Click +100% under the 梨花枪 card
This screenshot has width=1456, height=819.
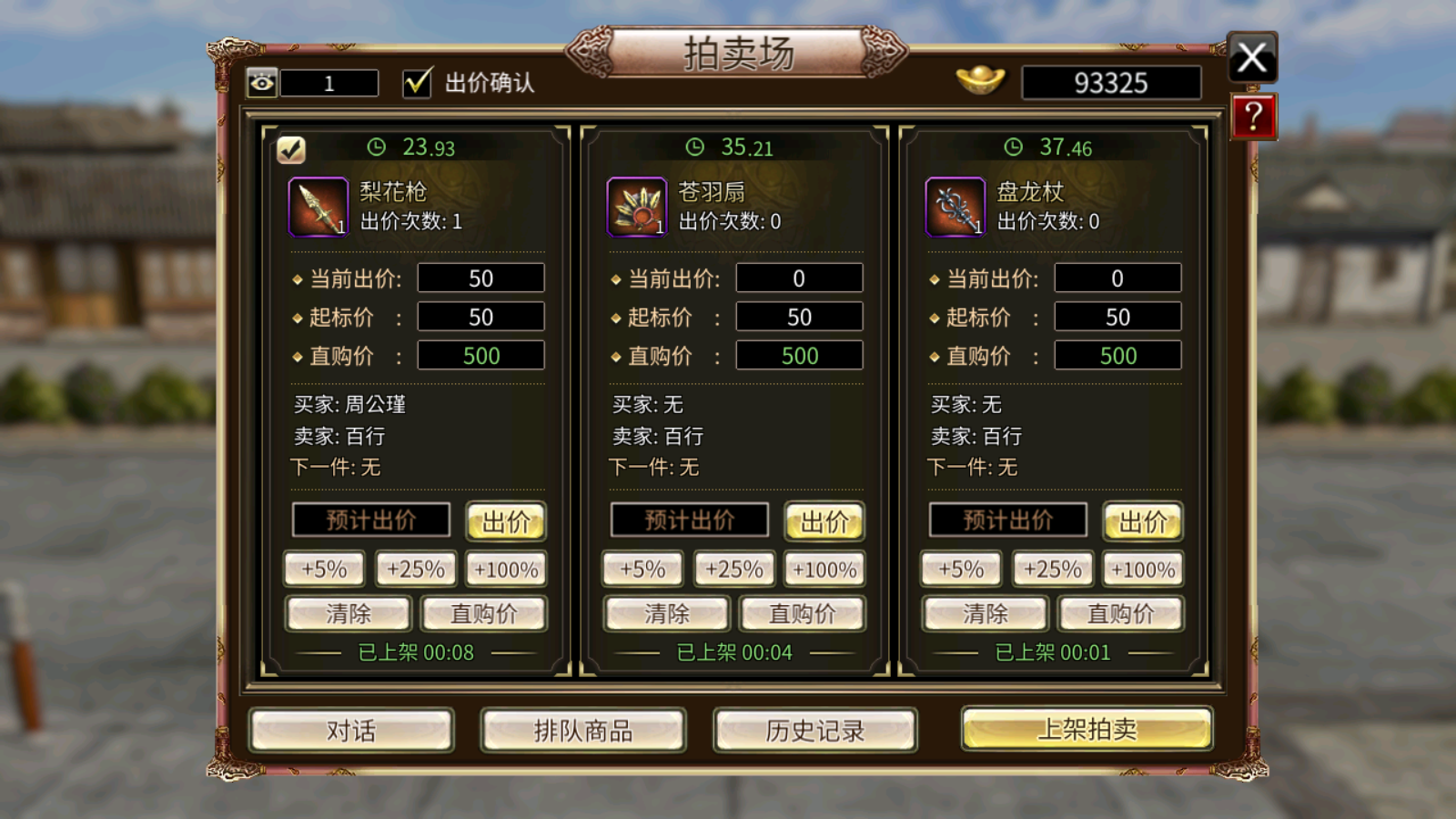coord(506,568)
